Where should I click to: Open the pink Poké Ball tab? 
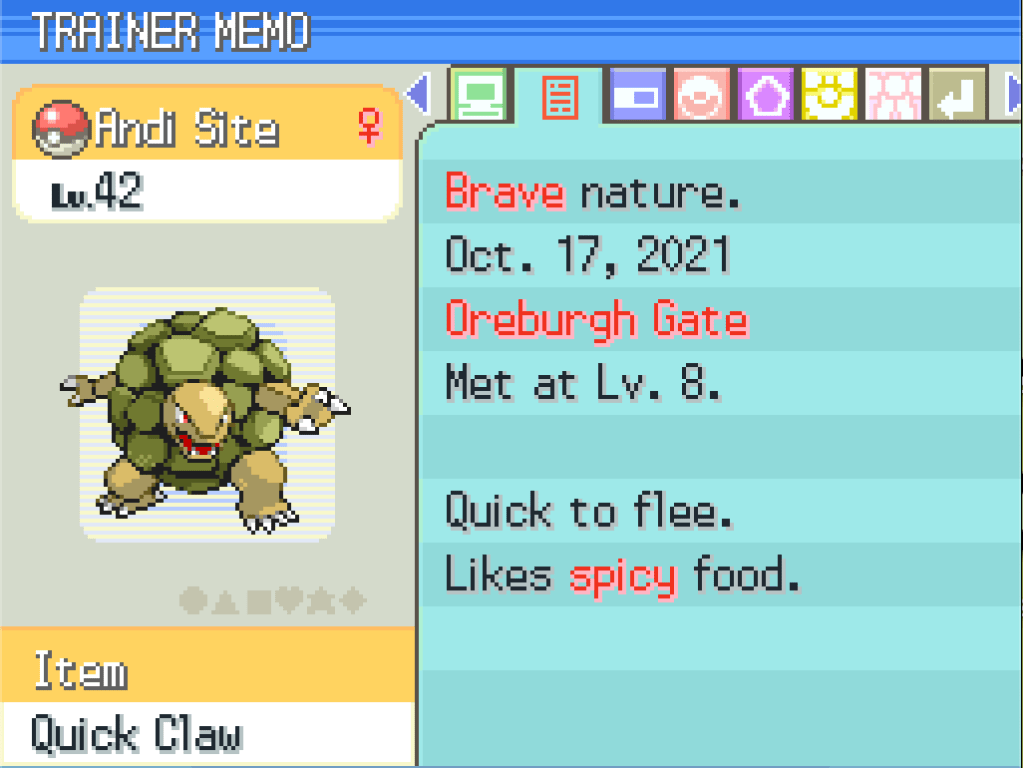tap(702, 96)
